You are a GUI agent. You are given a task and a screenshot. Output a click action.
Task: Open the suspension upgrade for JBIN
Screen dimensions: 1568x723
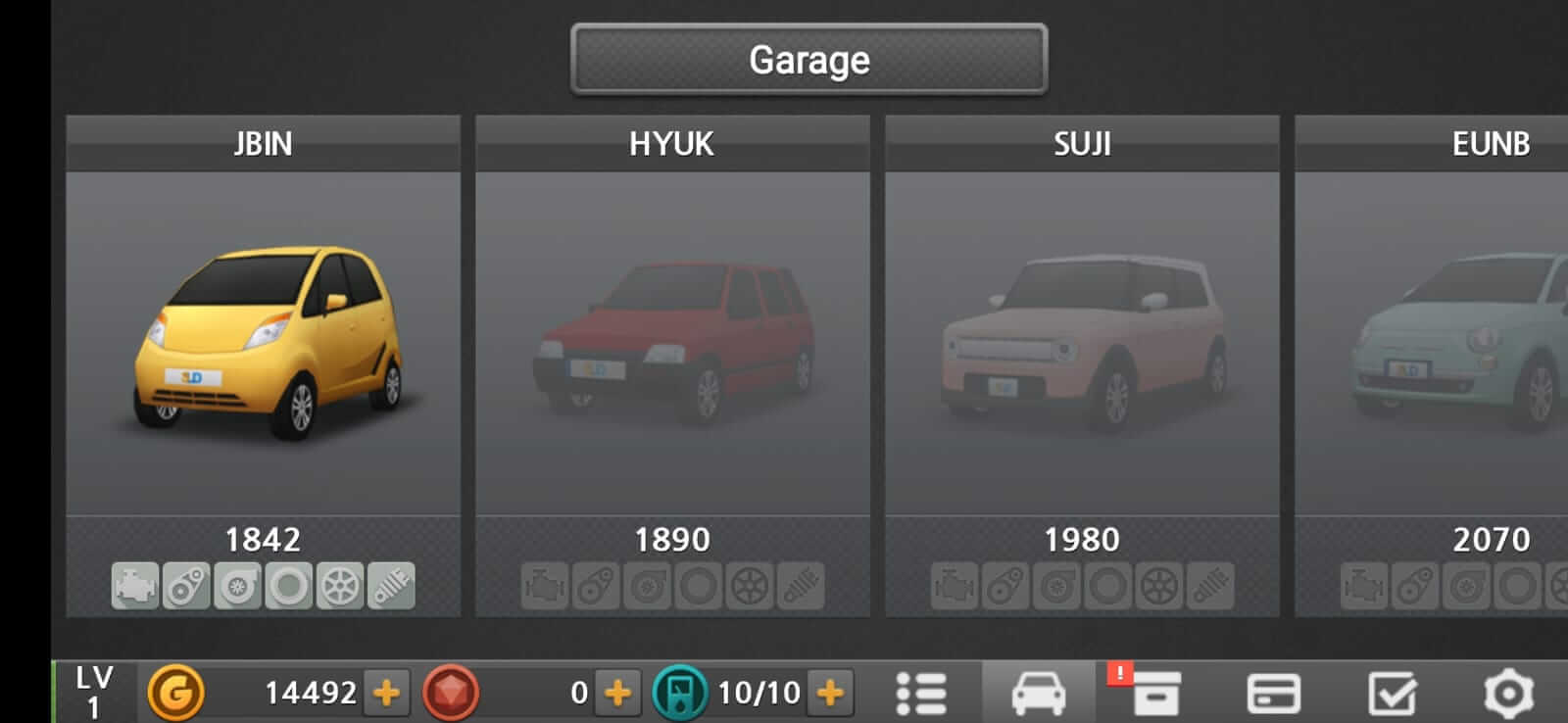(389, 586)
